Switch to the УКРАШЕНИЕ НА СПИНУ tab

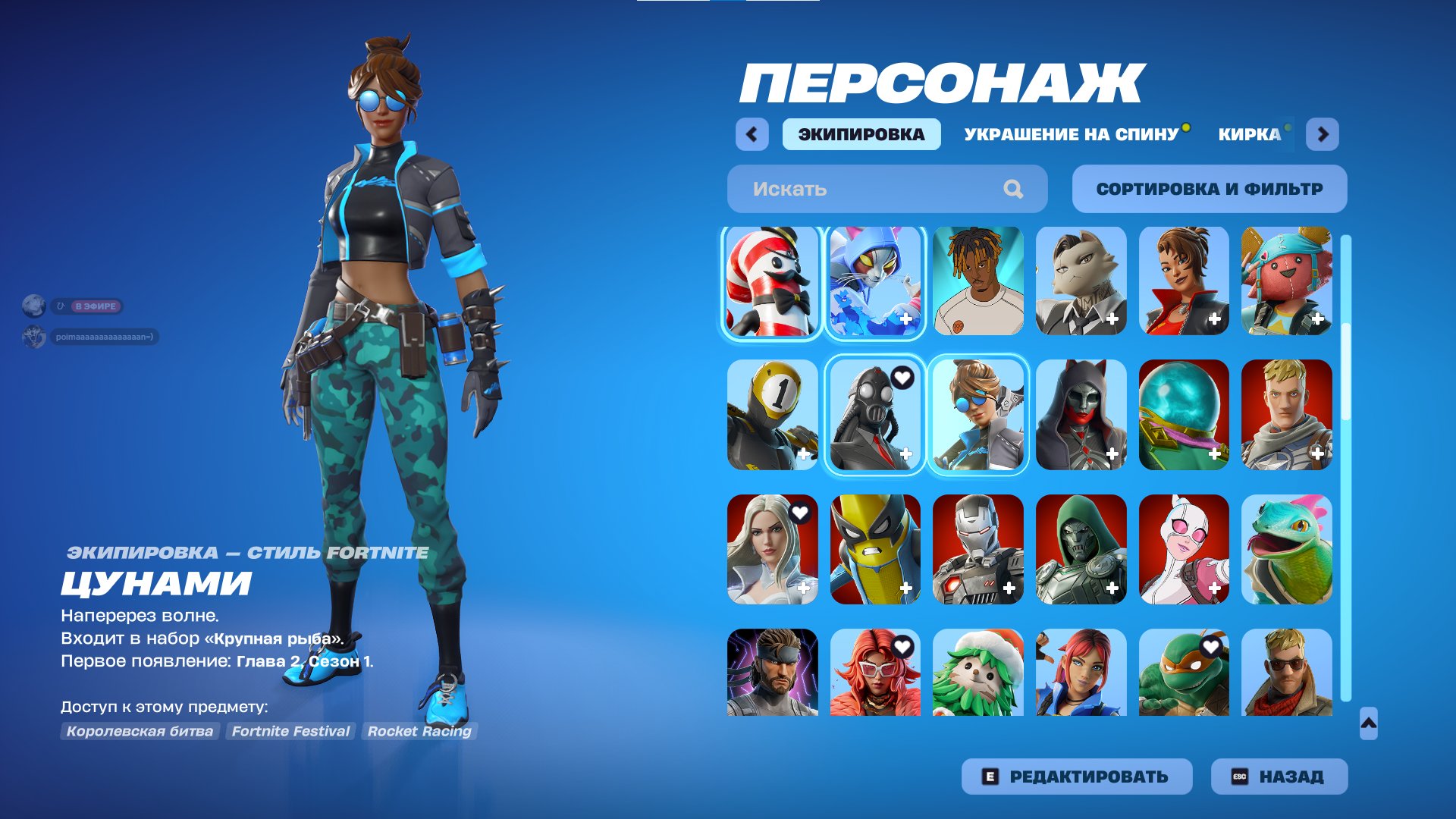coord(1070,134)
